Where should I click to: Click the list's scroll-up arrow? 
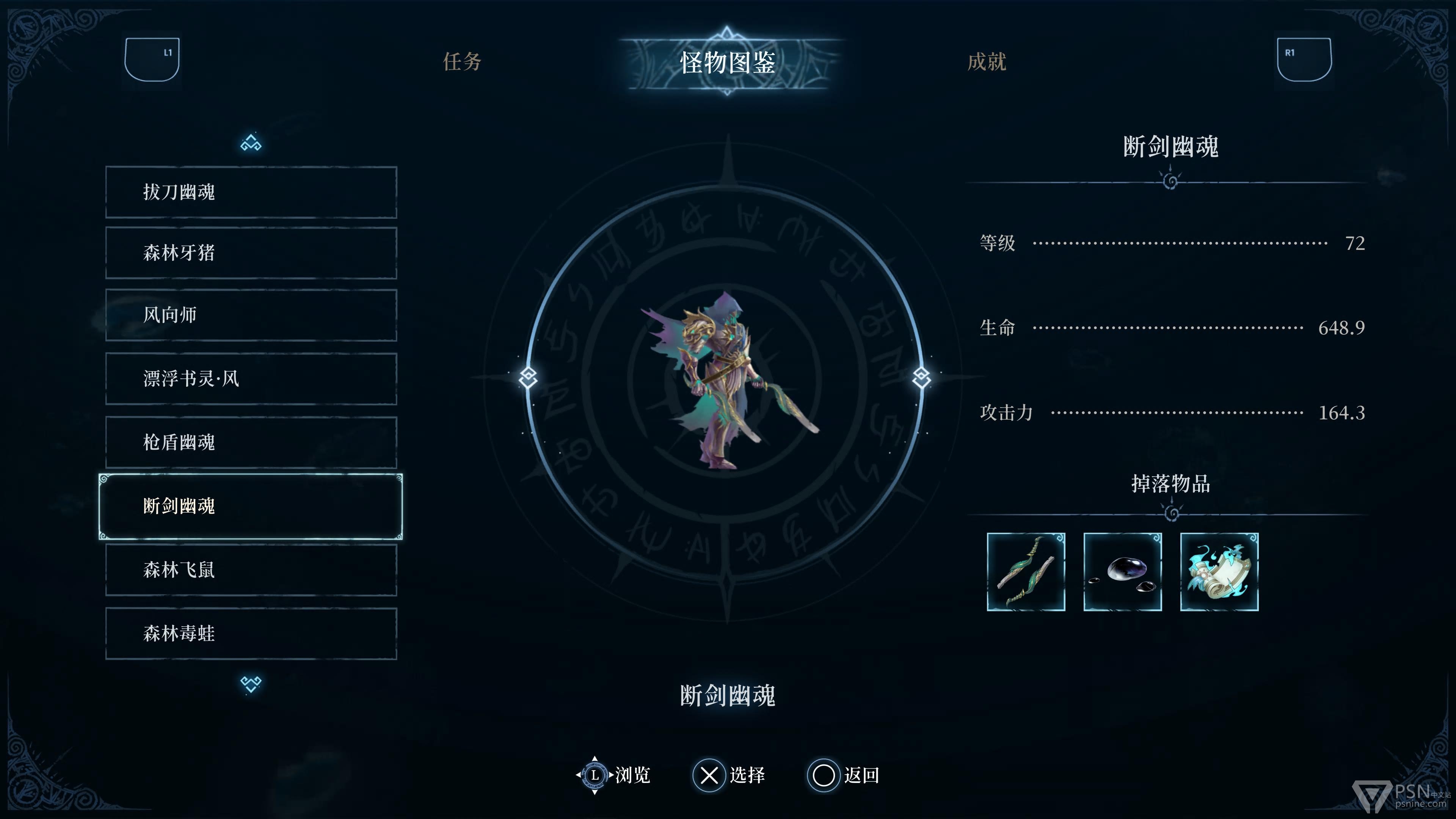point(251,143)
